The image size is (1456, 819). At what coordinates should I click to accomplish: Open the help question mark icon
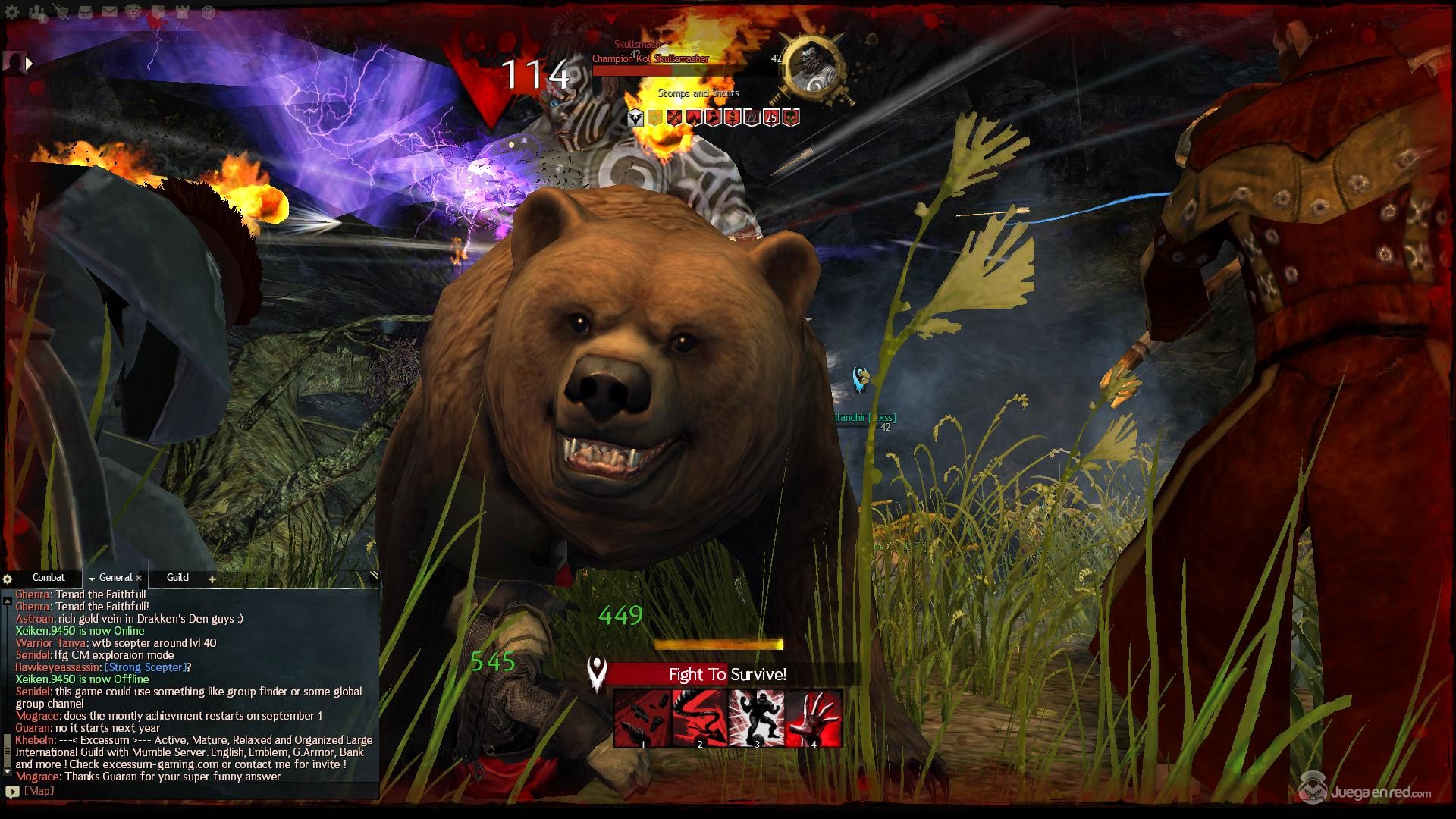(x=208, y=12)
